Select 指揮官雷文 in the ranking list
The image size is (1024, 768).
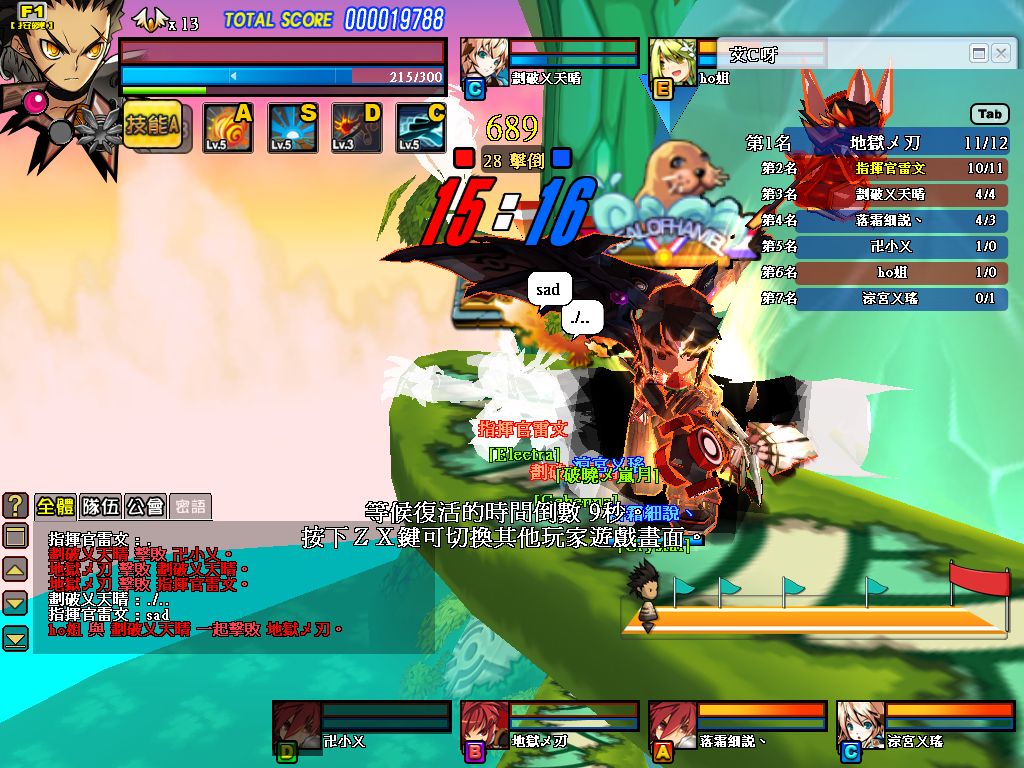890,169
